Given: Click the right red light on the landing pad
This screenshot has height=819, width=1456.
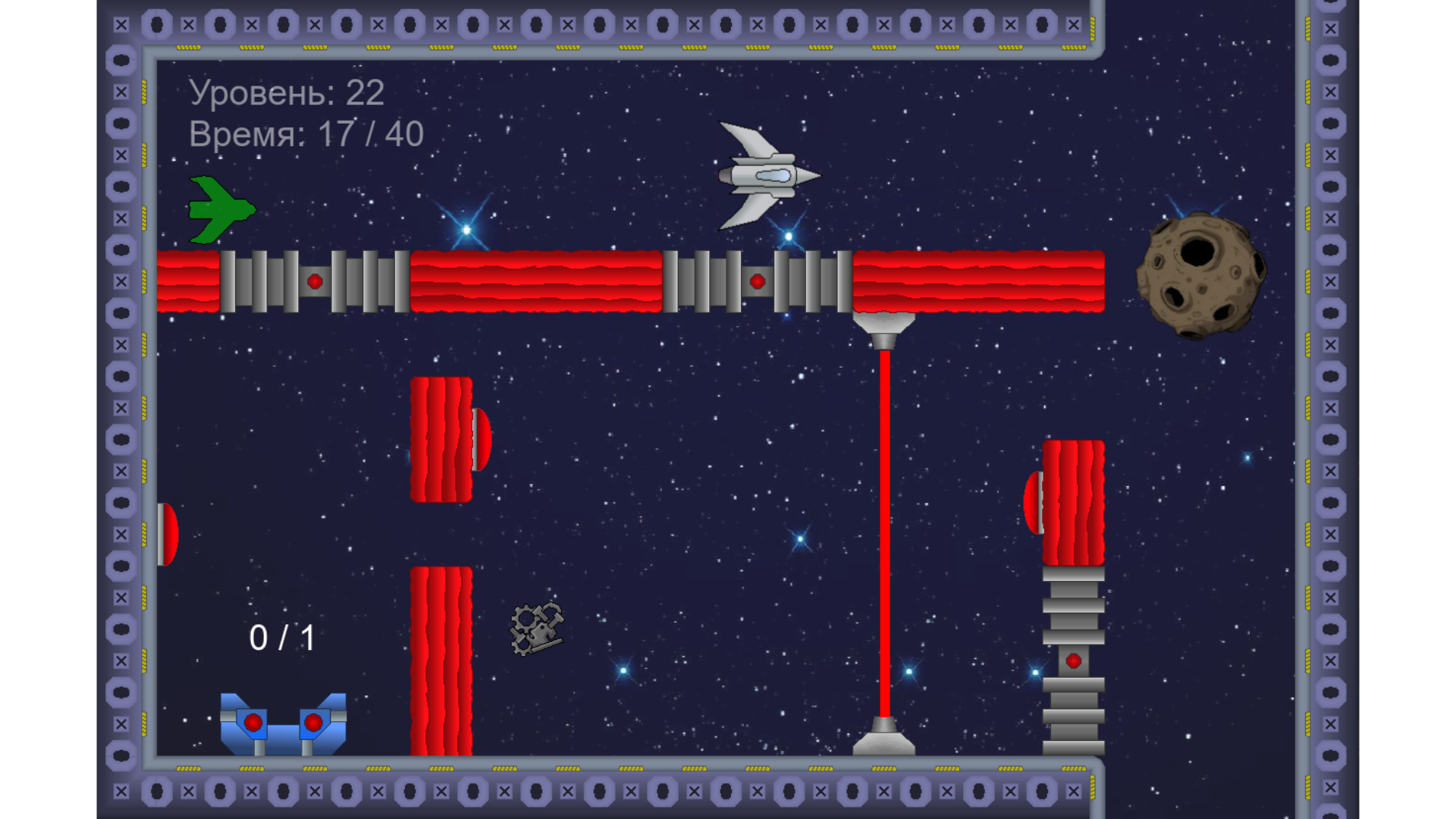Looking at the screenshot, I should [x=315, y=722].
